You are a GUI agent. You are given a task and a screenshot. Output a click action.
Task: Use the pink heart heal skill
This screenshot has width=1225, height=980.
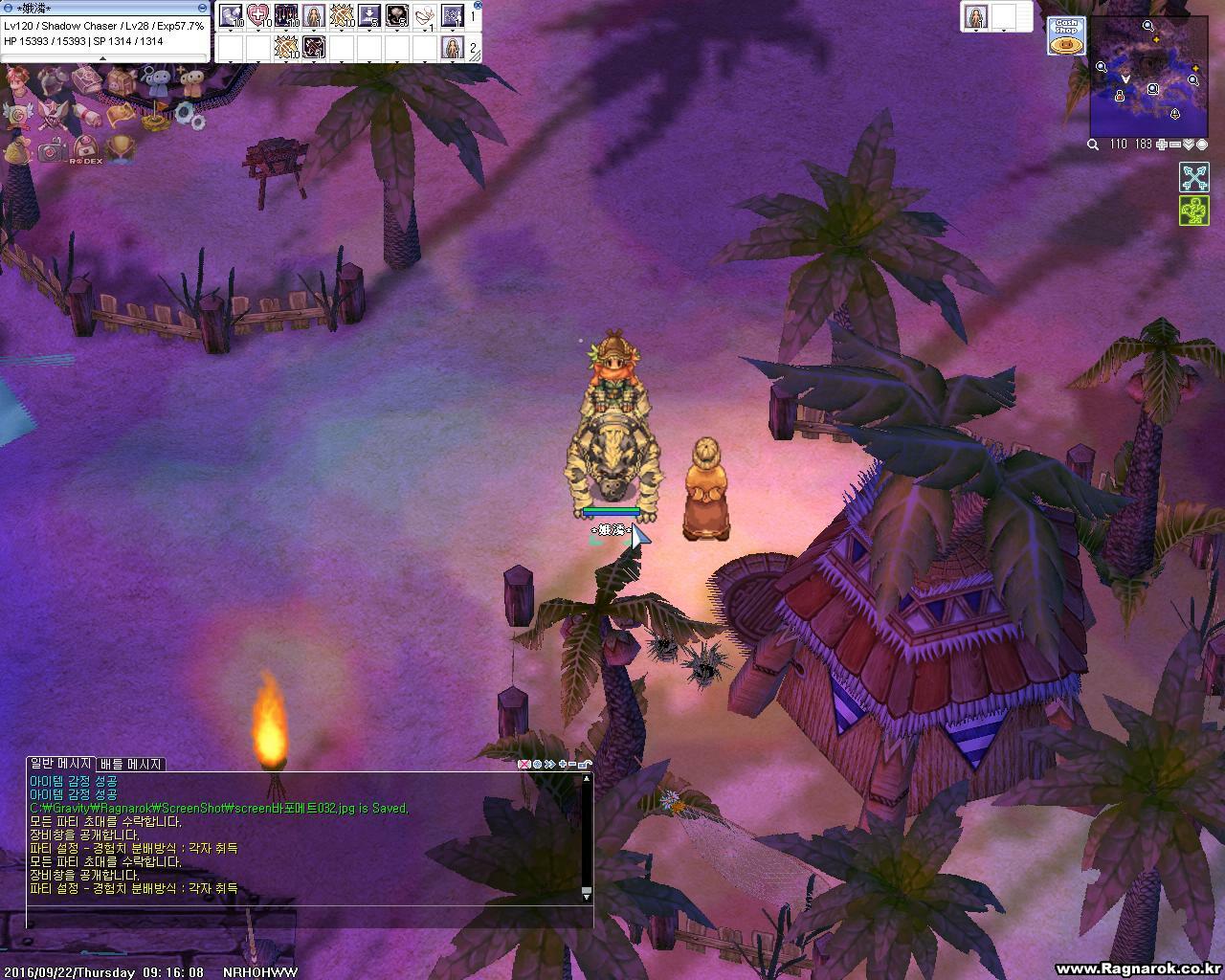(x=258, y=15)
